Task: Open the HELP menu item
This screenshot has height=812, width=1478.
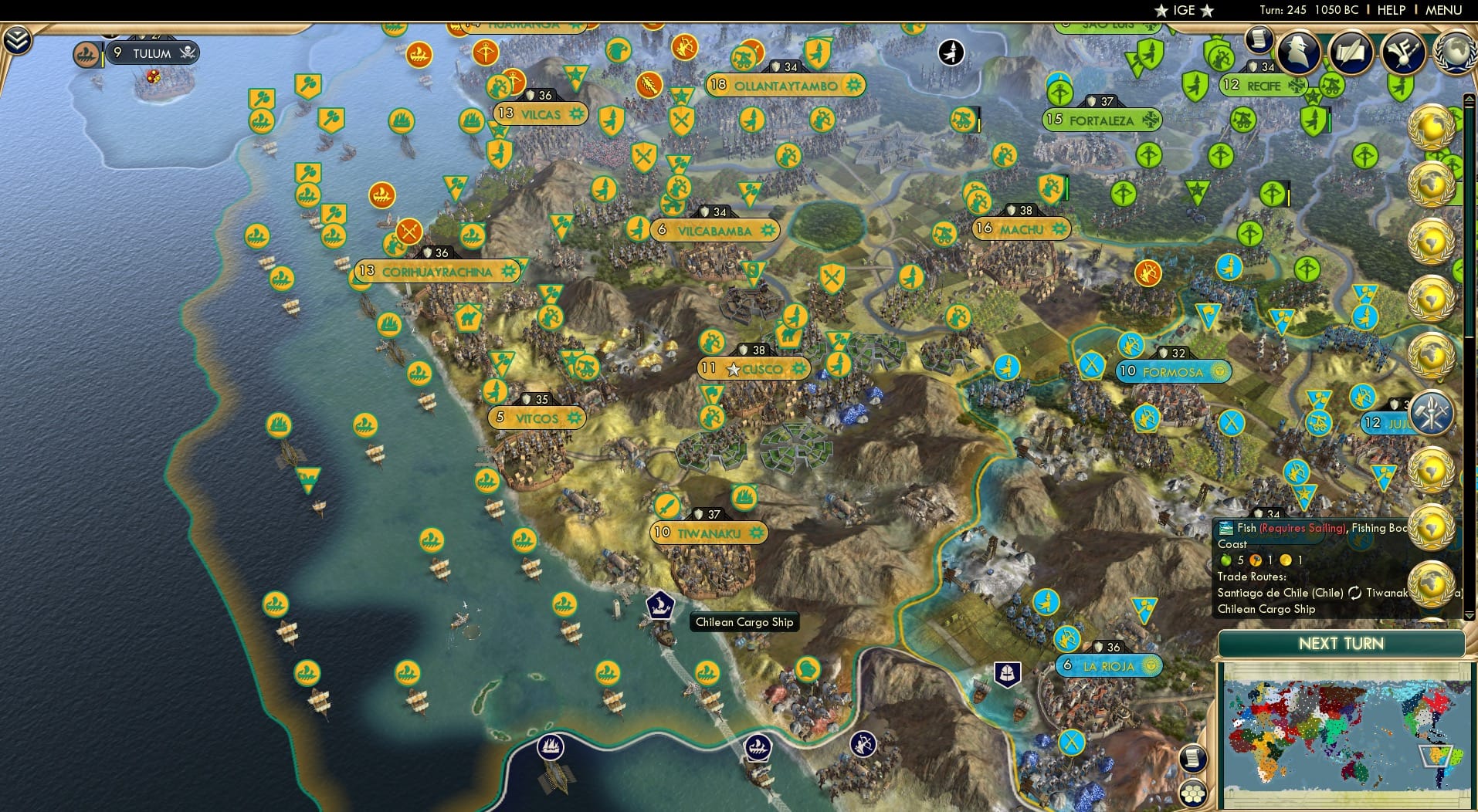Action: click(1390, 11)
